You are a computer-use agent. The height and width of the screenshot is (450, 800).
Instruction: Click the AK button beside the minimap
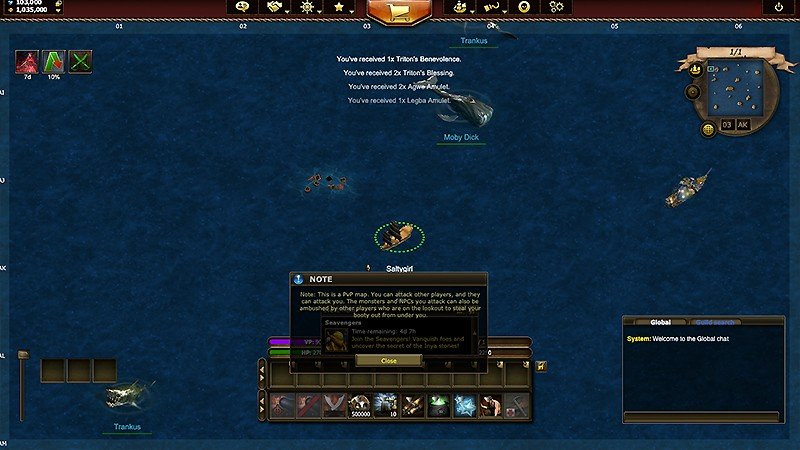pyautogui.click(x=743, y=125)
